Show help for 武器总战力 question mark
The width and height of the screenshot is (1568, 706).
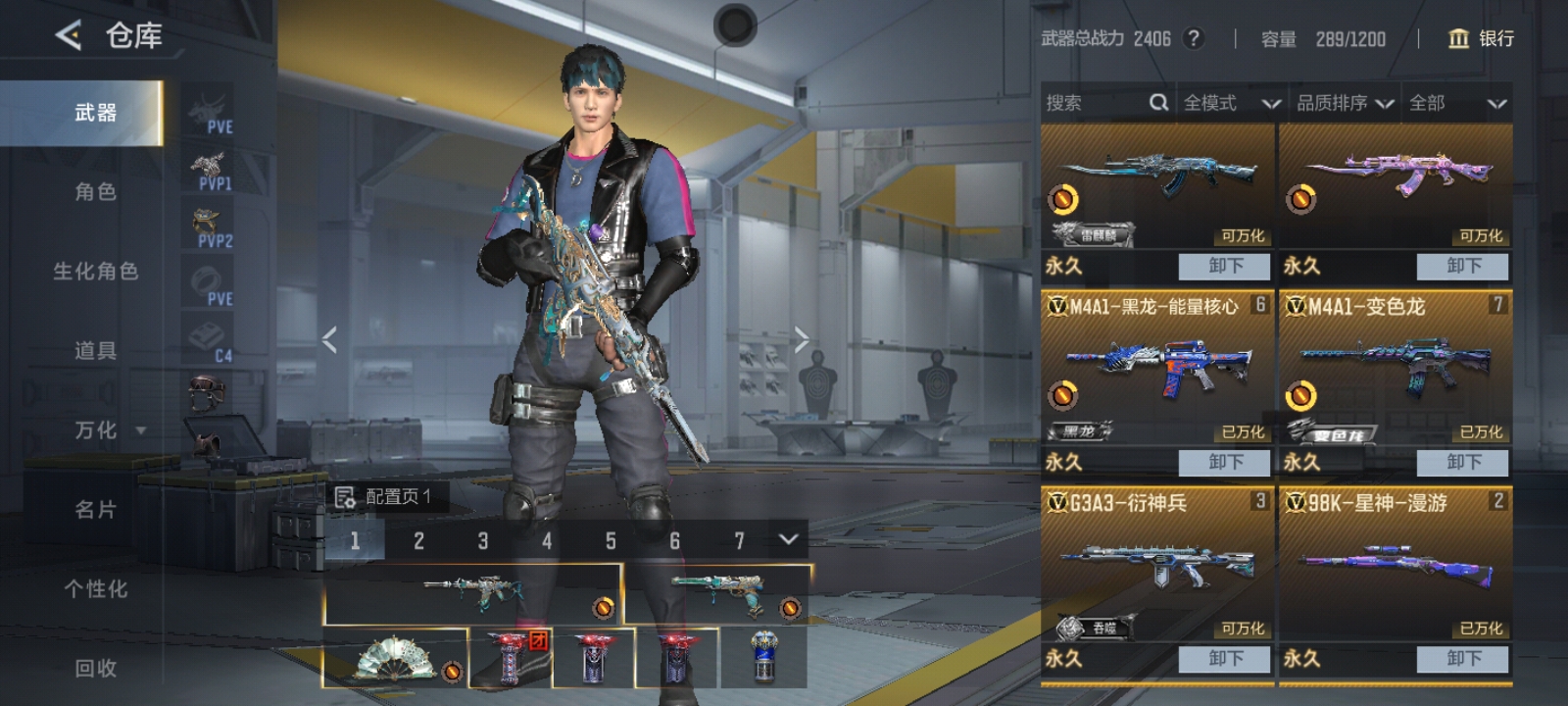point(1193,38)
